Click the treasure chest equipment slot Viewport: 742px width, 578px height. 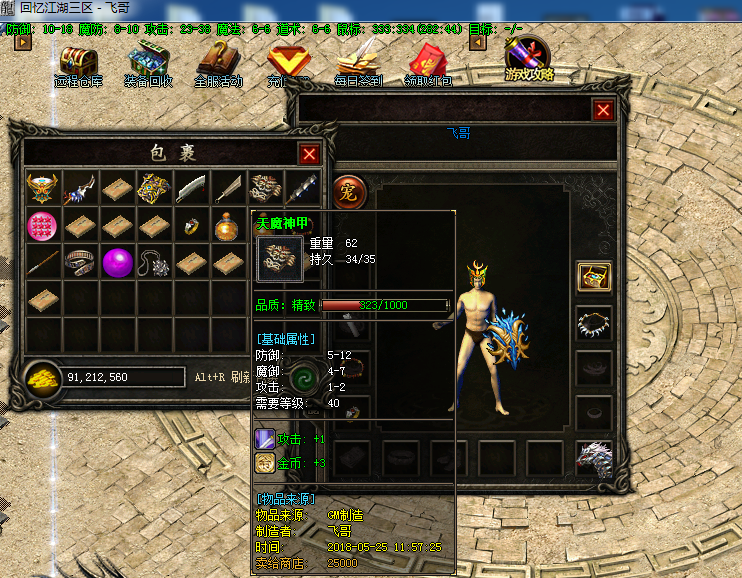pos(594,277)
